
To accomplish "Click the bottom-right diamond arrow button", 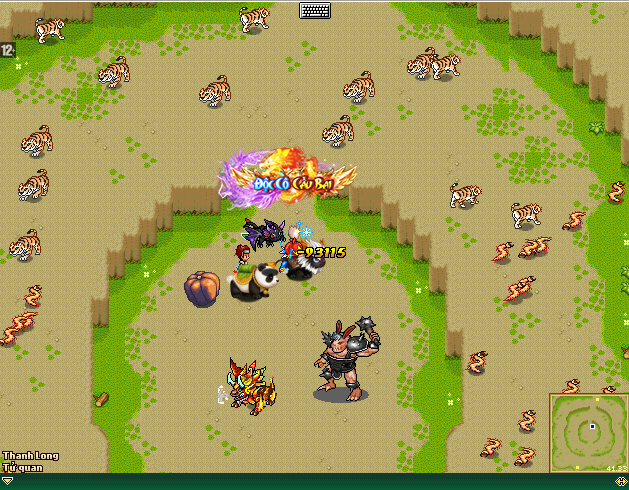I will [x=621, y=481].
